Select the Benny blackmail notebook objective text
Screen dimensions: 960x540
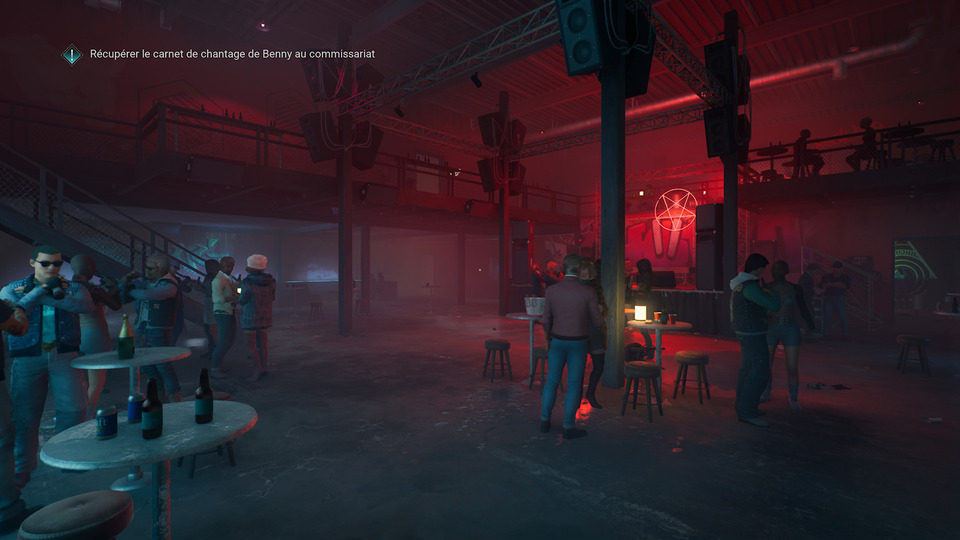232,53
